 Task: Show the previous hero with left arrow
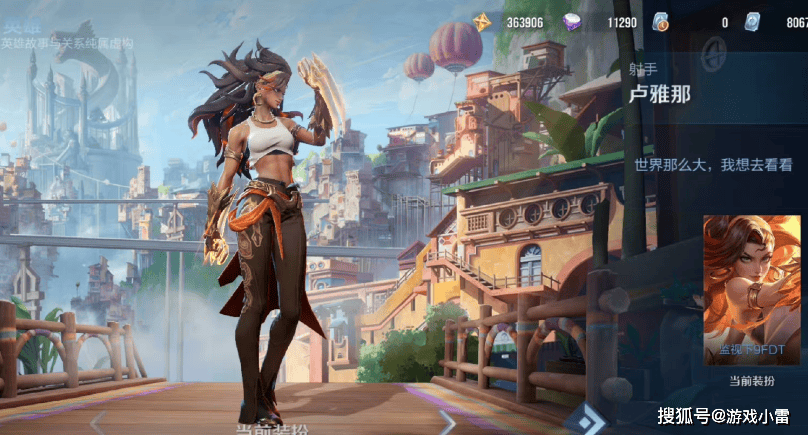point(98,421)
